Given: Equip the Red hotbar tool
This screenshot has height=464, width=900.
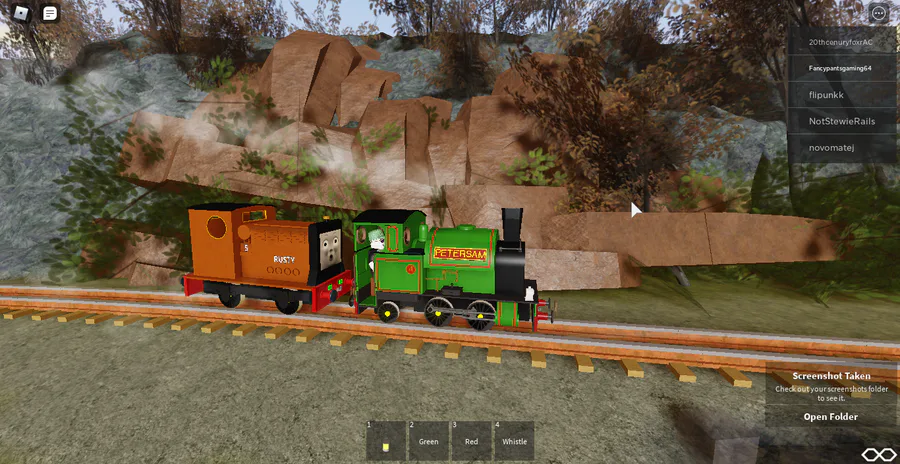Looking at the screenshot, I should coord(471,441).
